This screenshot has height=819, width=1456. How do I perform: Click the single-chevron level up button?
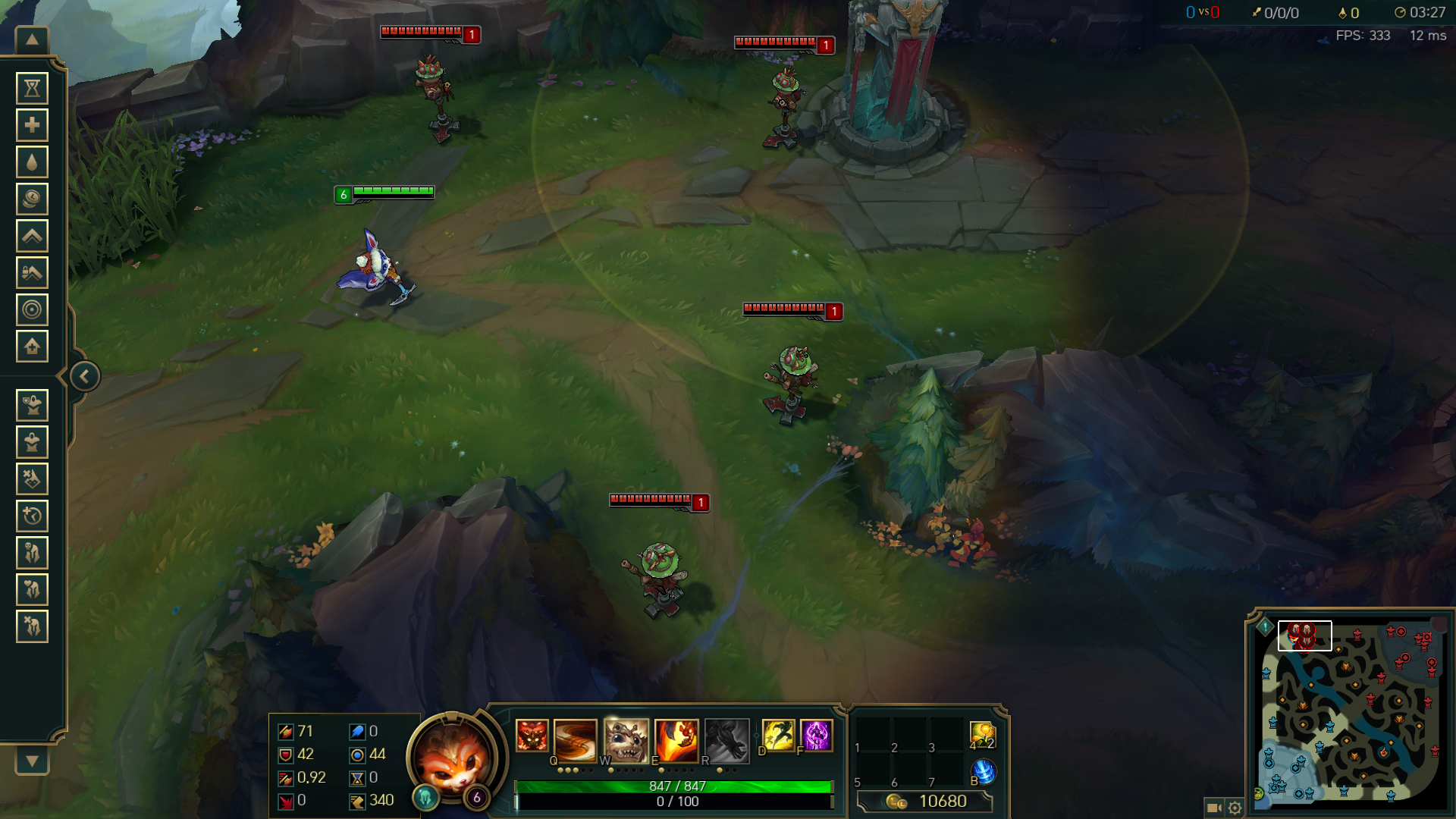tap(32, 236)
